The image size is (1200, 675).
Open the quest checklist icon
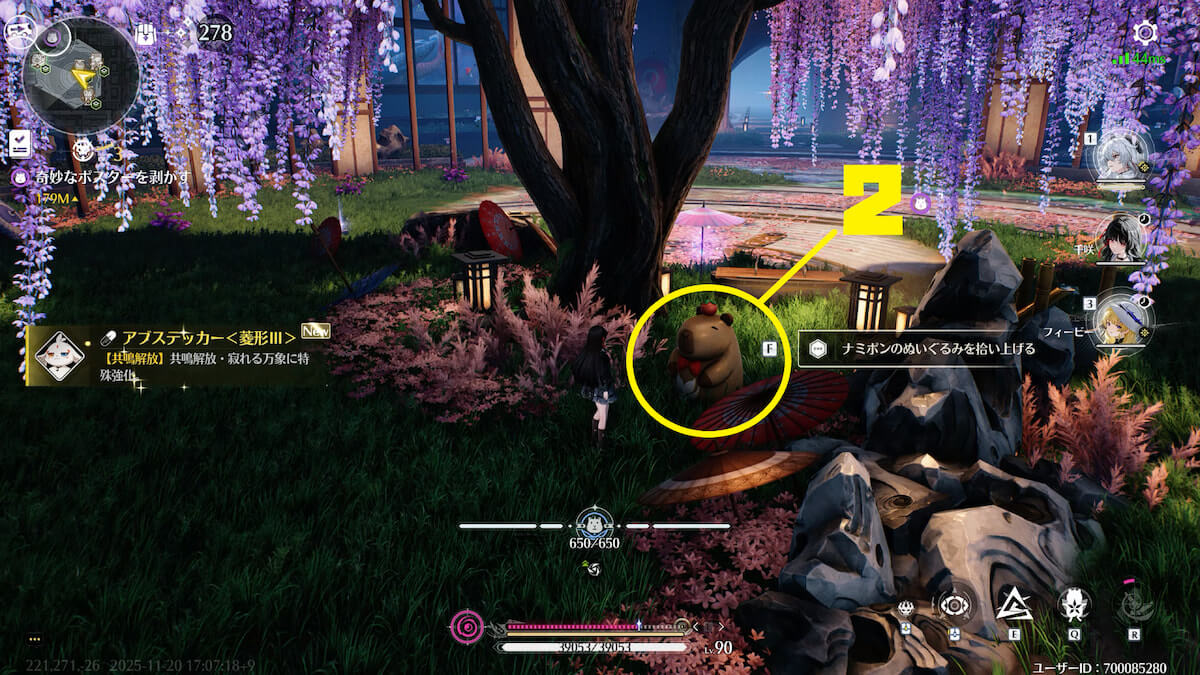[19, 143]
